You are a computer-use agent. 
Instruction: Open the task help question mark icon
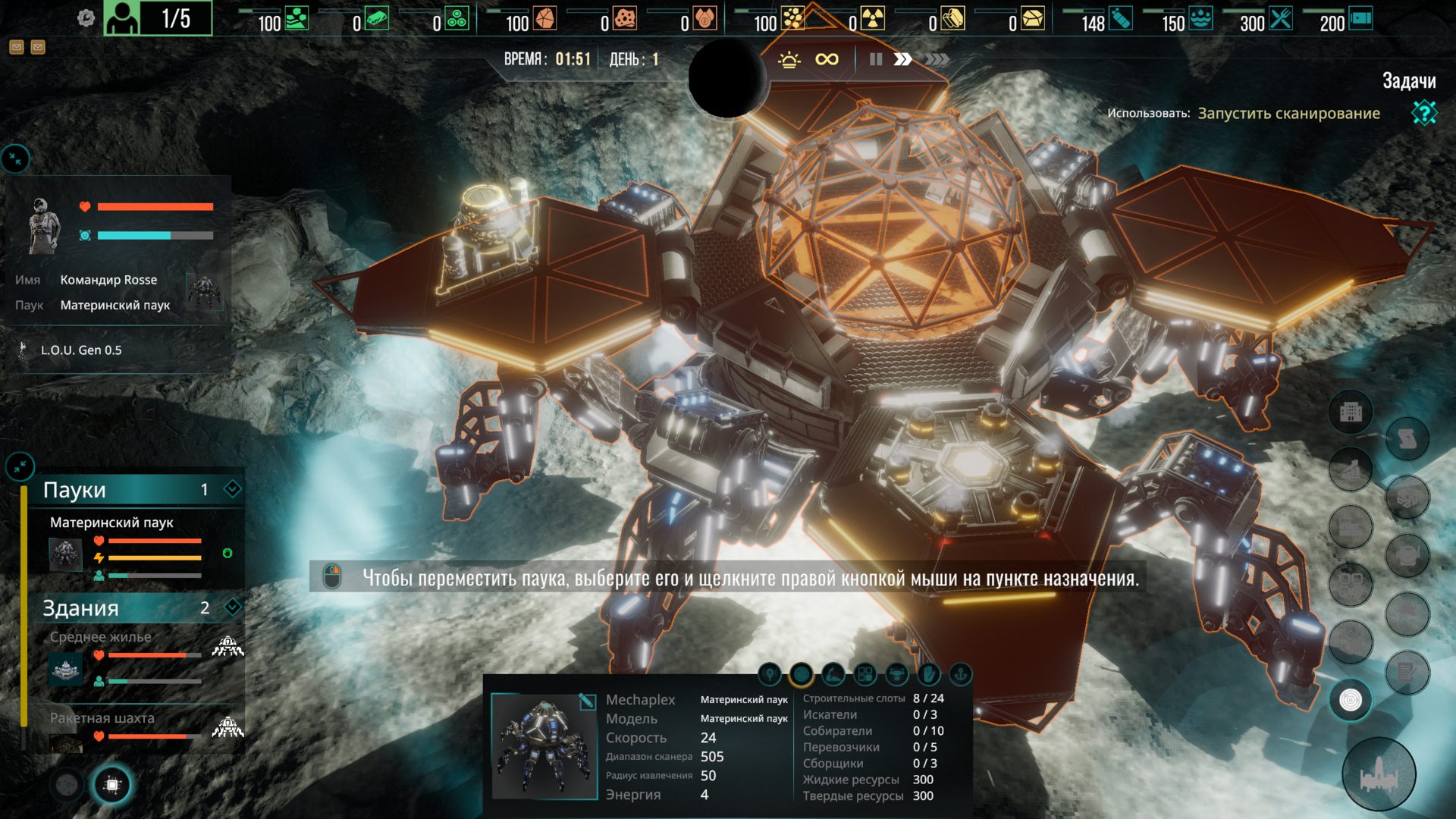[x=1423, y=113]
